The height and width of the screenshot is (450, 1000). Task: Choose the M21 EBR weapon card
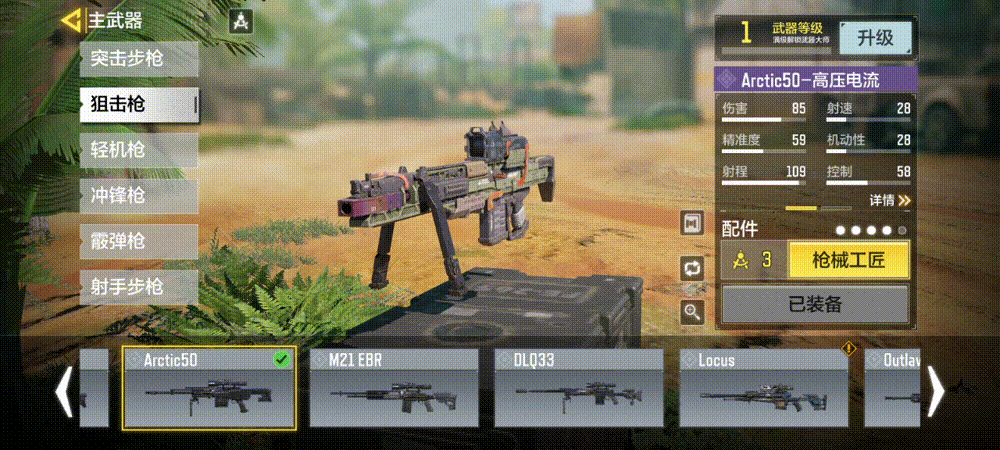click(x=394, y=389)
